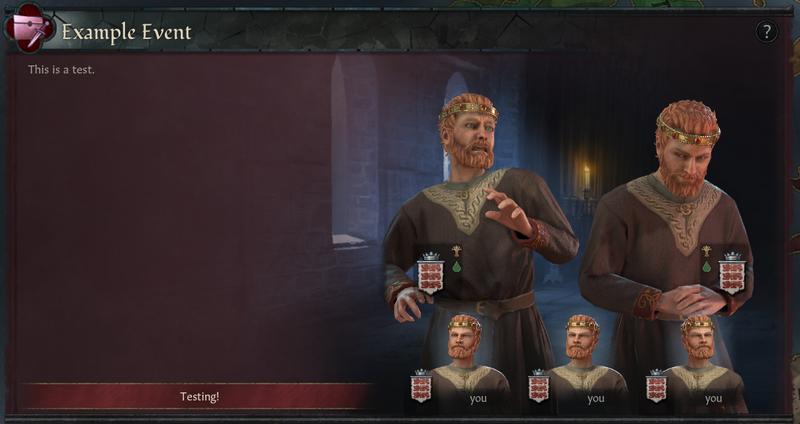Choose the "Testing!" event option

click(x=198, y=396)
